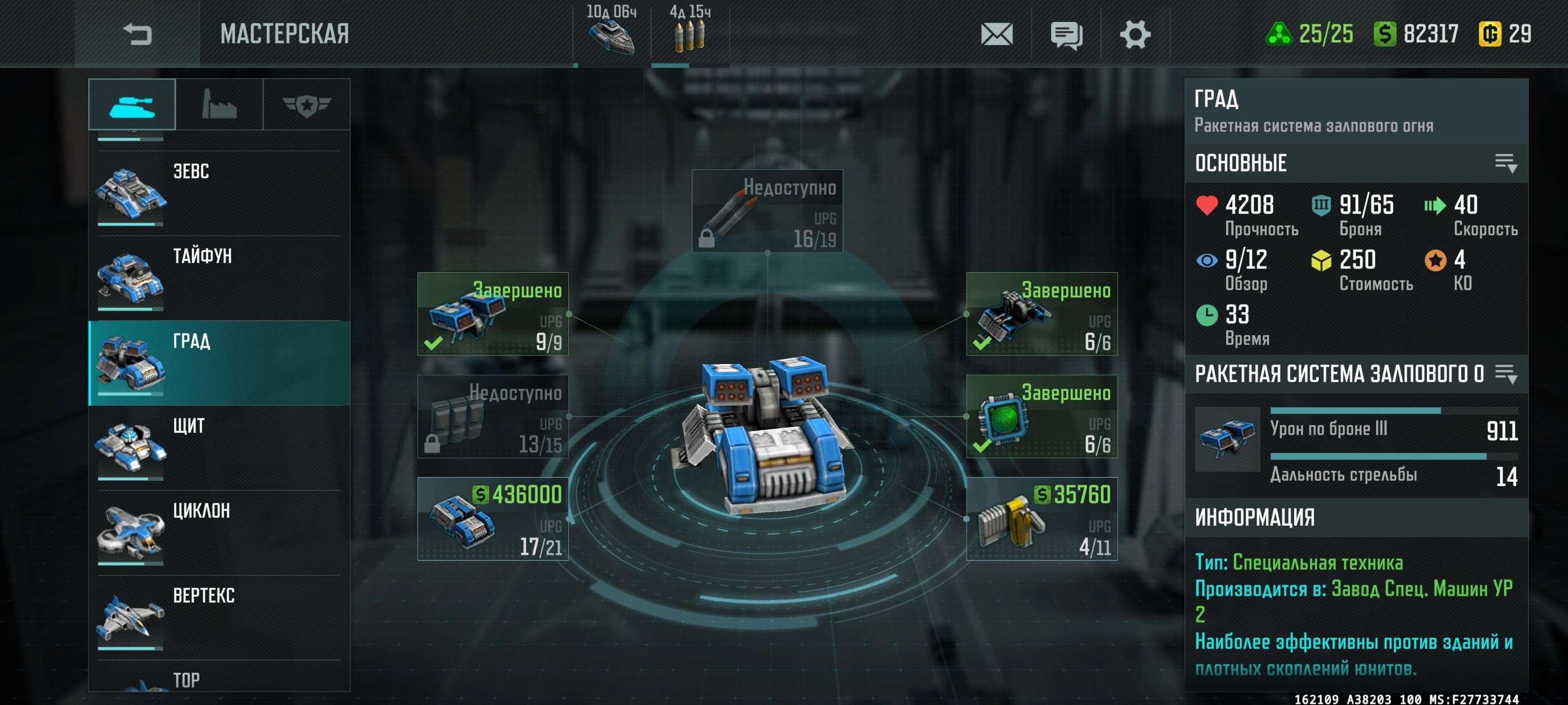Select the locked armor upgrade 13/15
Viewport: 1568px width, 705px height.
click(x=493, y=417)
